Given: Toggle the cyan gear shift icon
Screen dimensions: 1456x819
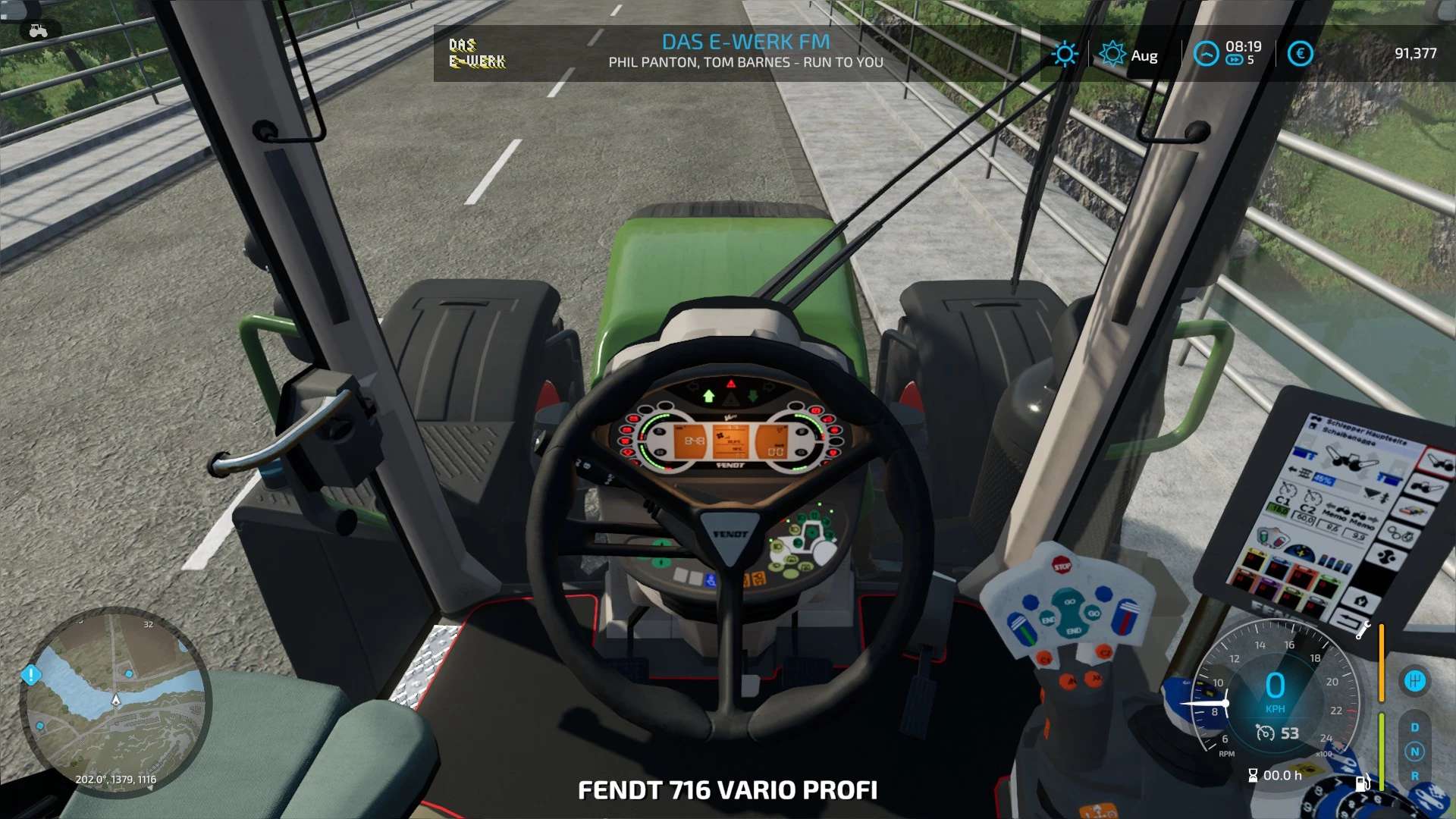Looking at the screenshot, I should (x=1414, y=681).
